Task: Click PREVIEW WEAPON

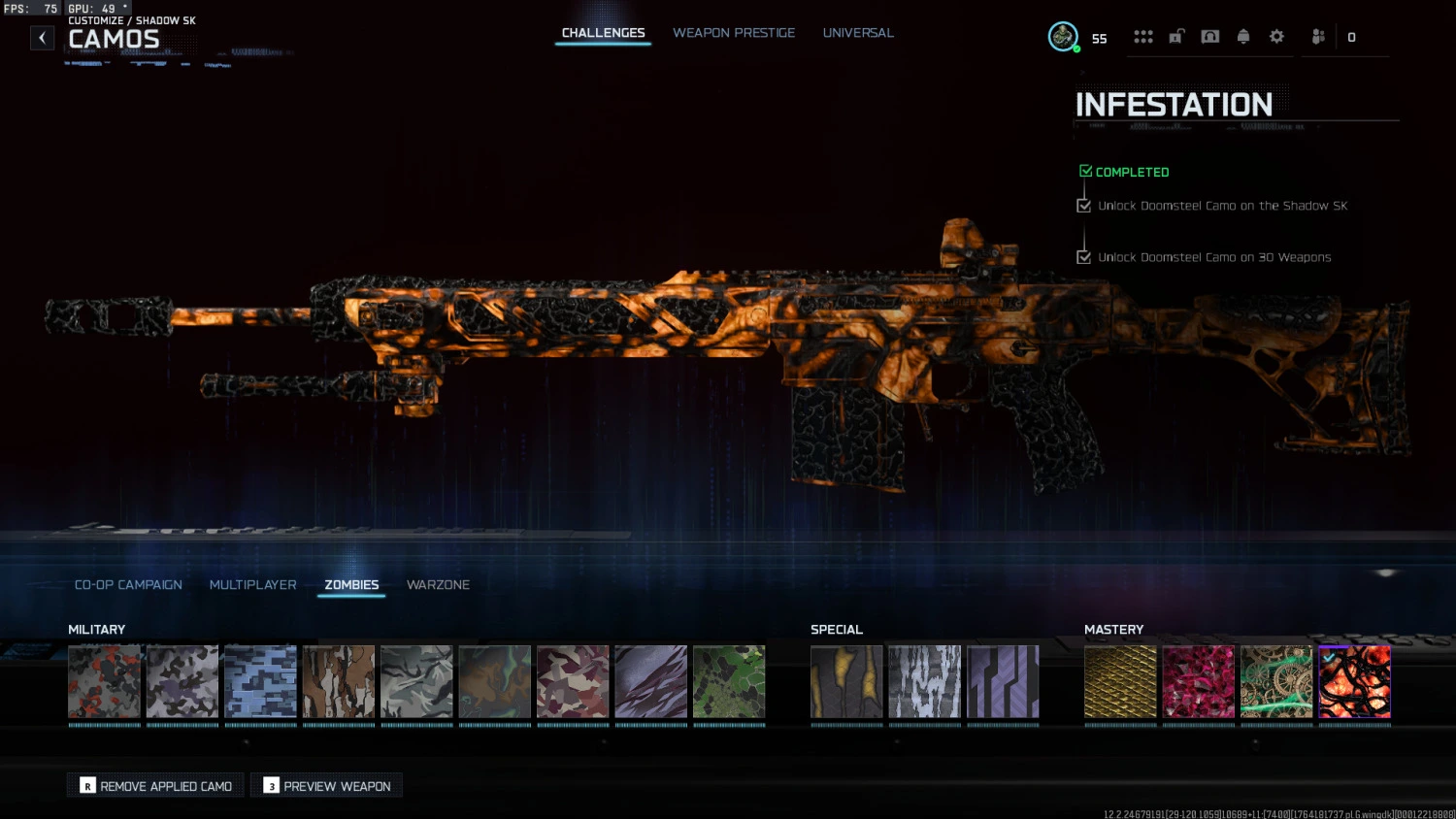Action: point(326,785)
